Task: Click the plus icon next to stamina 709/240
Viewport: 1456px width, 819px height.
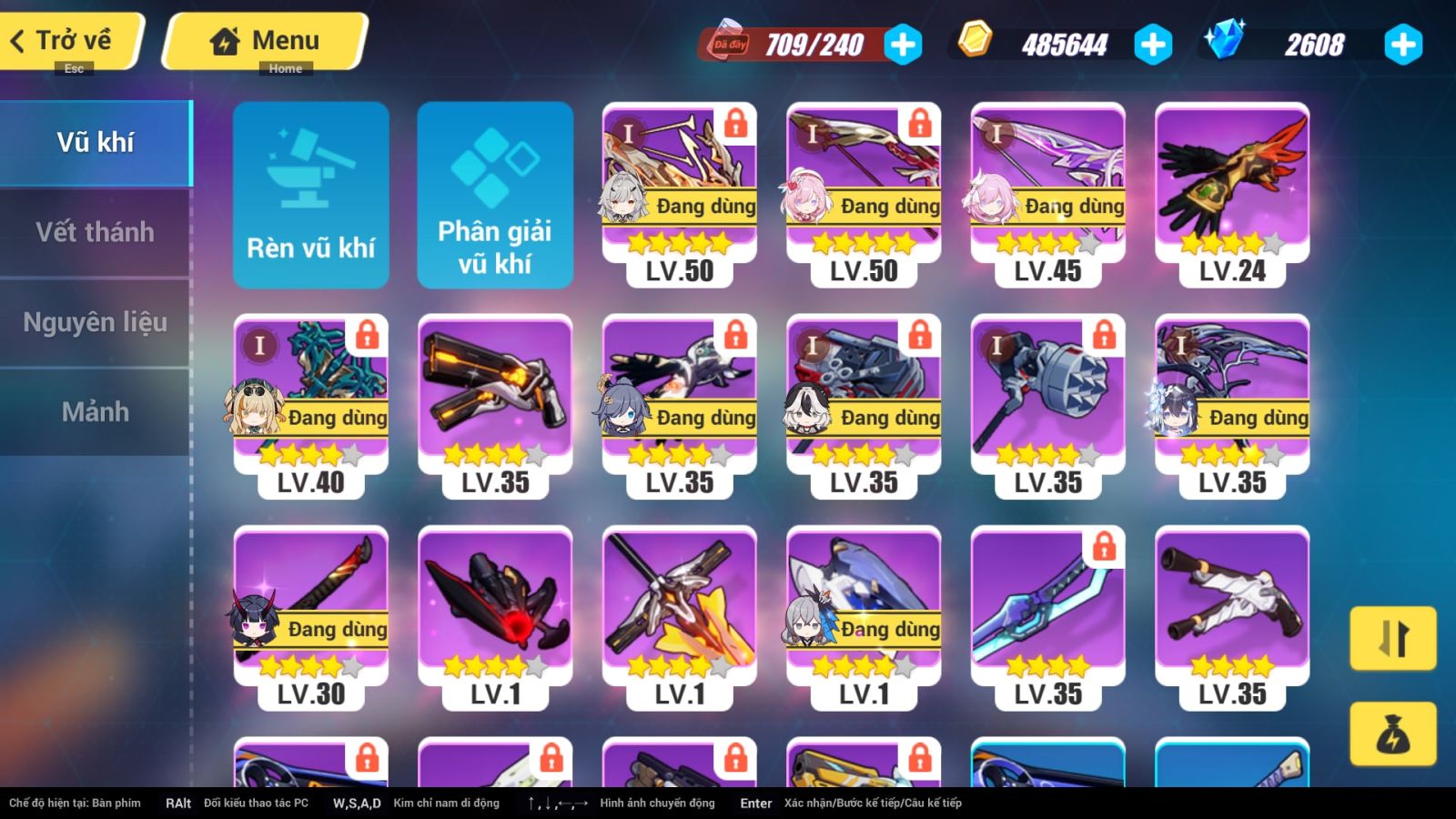Action: pos(902,43)
